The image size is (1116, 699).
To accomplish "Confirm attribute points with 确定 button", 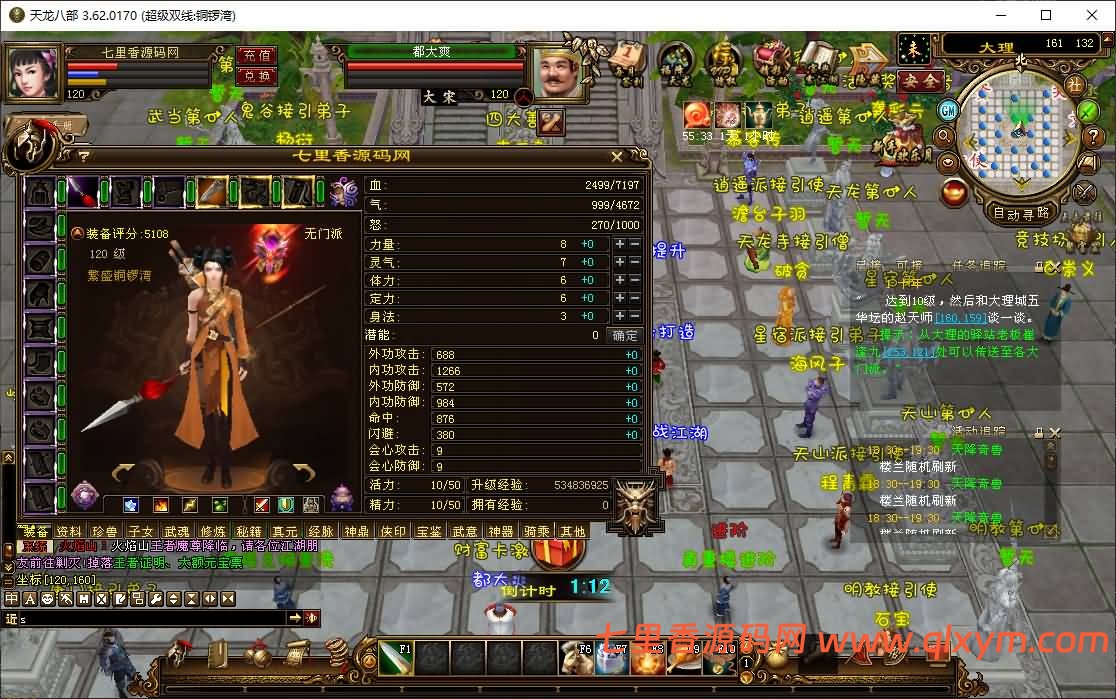I will [625, 336].
